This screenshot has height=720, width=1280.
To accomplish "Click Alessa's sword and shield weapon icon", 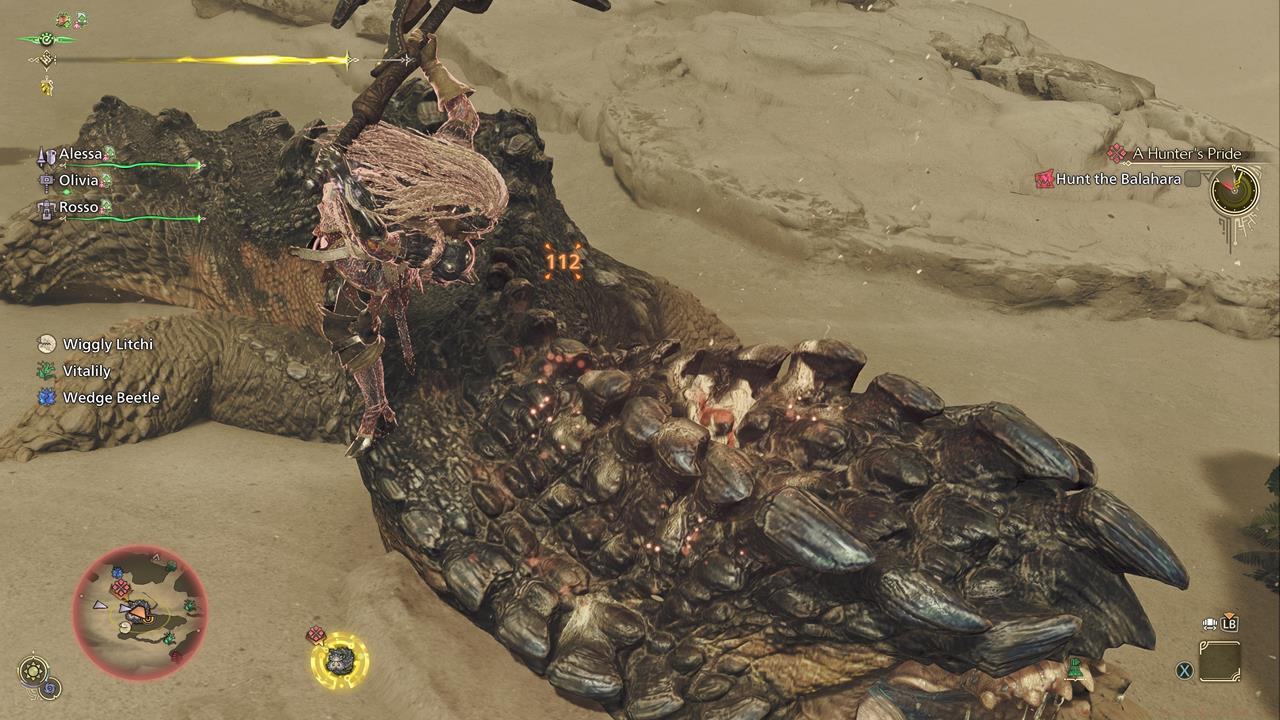I will [x=46, y=155].
